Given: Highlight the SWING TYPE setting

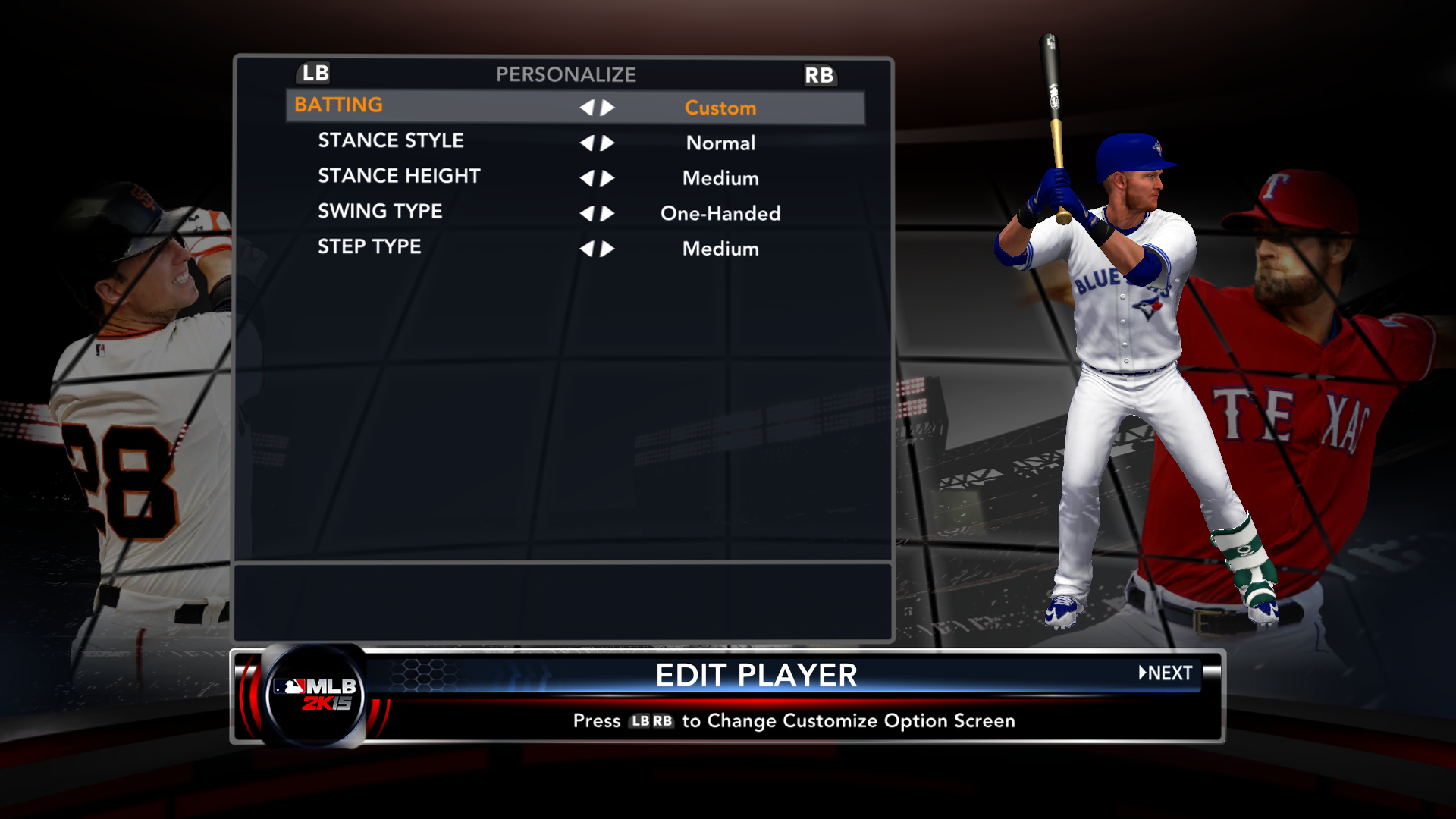Looking at the screenshot, I should [x=380, y=212].
